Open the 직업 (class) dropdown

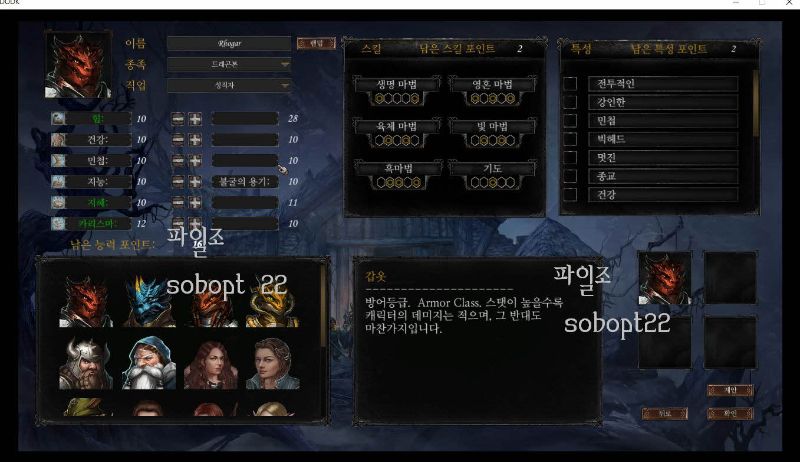pyautogui.click(x=229, y=86)
